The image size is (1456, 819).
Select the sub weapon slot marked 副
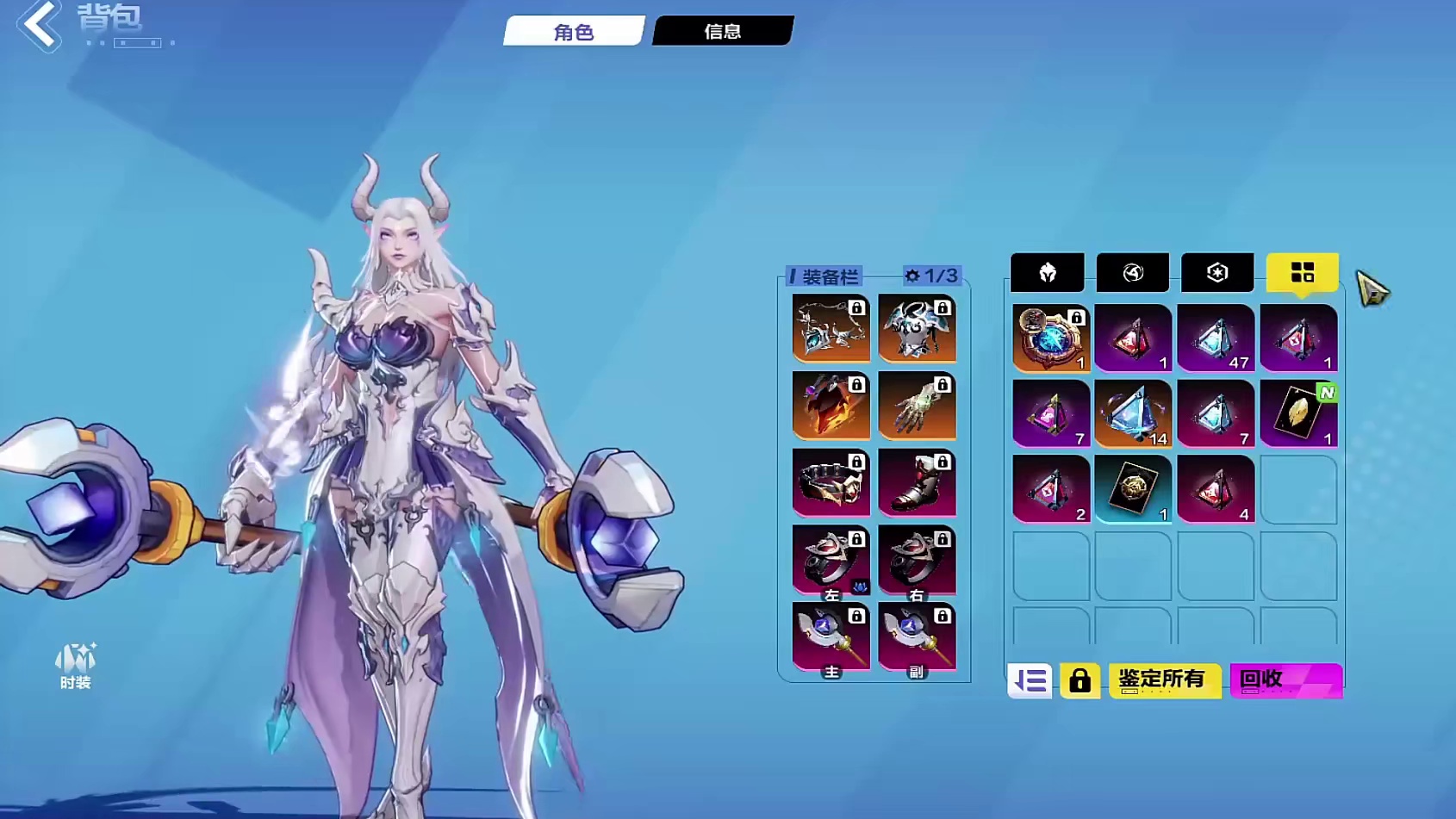click(917, 637)
